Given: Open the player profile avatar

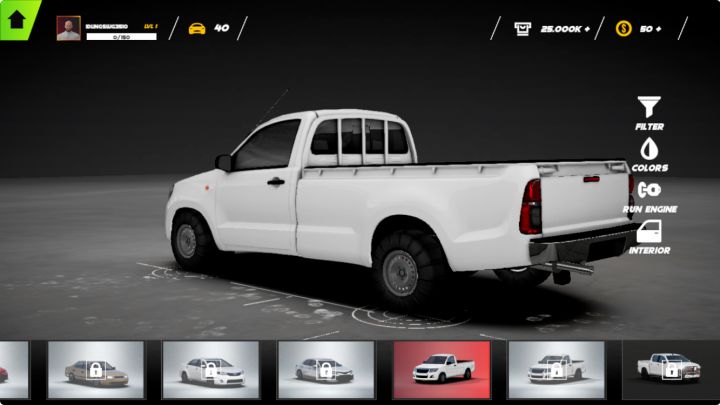Looking at the screenshot, I should click(x=68, y=29).
